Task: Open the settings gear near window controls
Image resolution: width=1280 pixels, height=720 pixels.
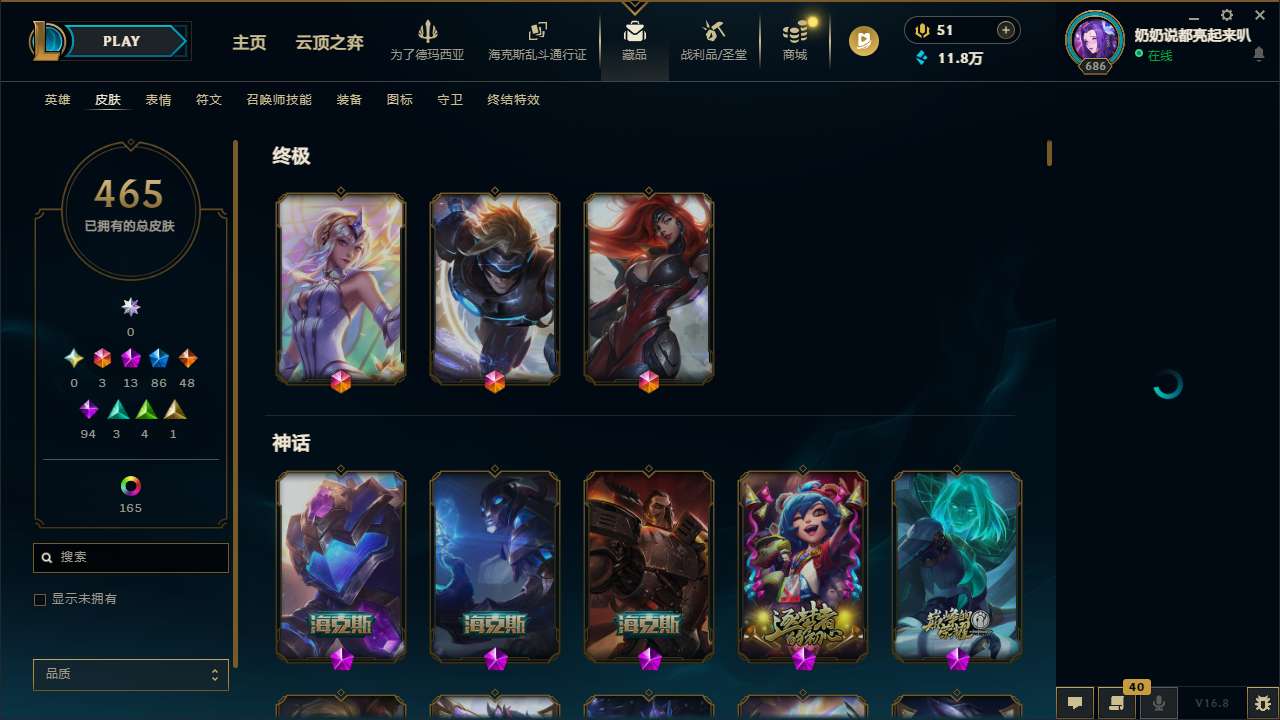Action: [x=1225, y=15]
